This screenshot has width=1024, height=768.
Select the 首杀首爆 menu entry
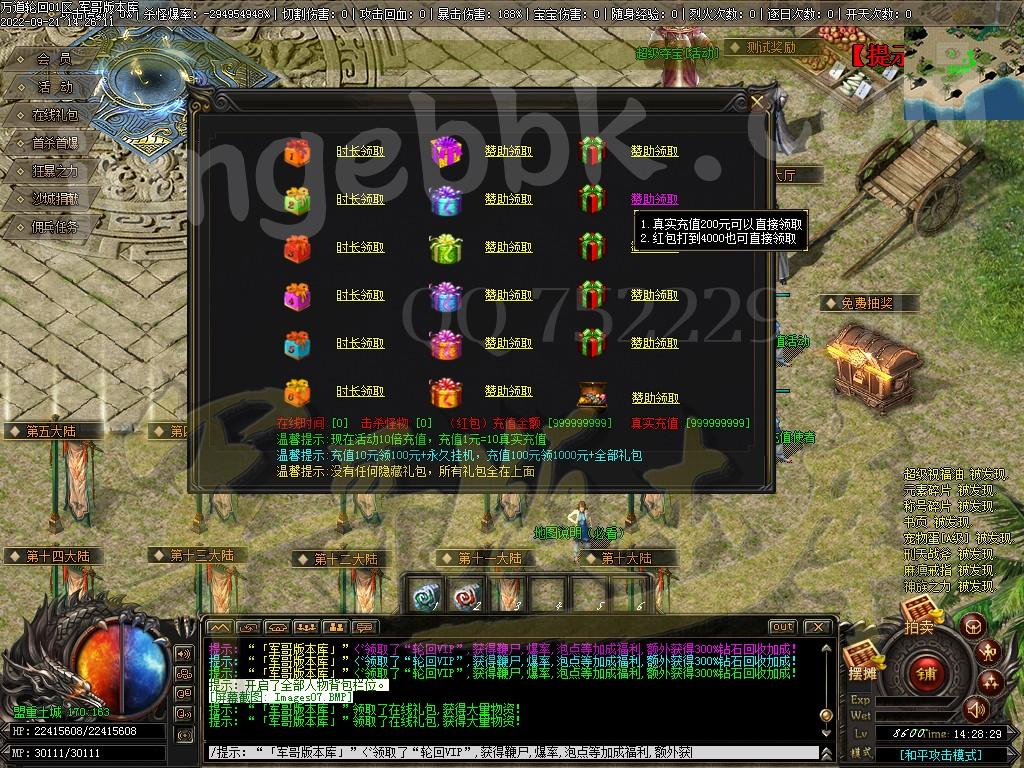coord(55,143)
